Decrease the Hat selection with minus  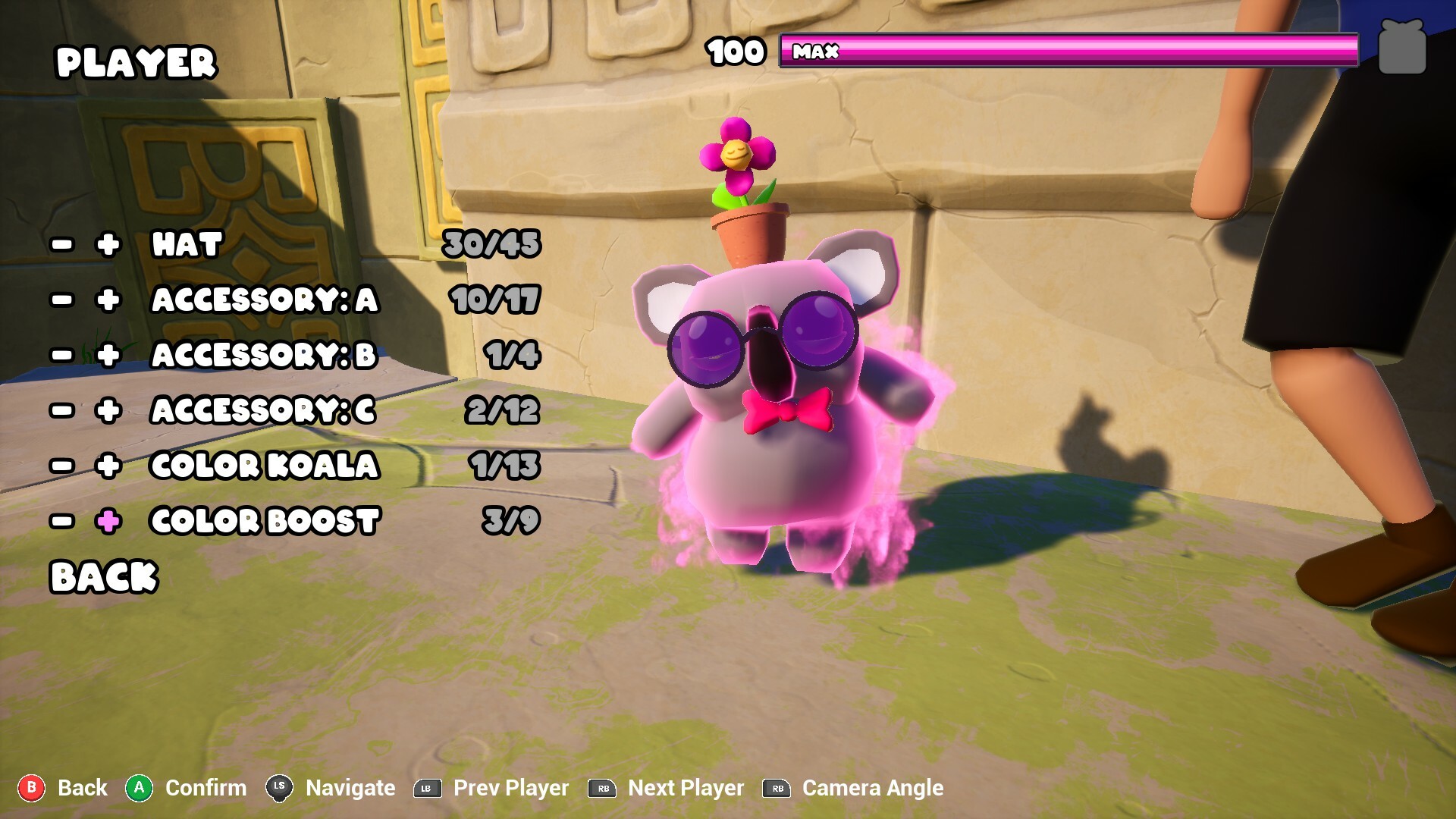(x=62, y=244)
